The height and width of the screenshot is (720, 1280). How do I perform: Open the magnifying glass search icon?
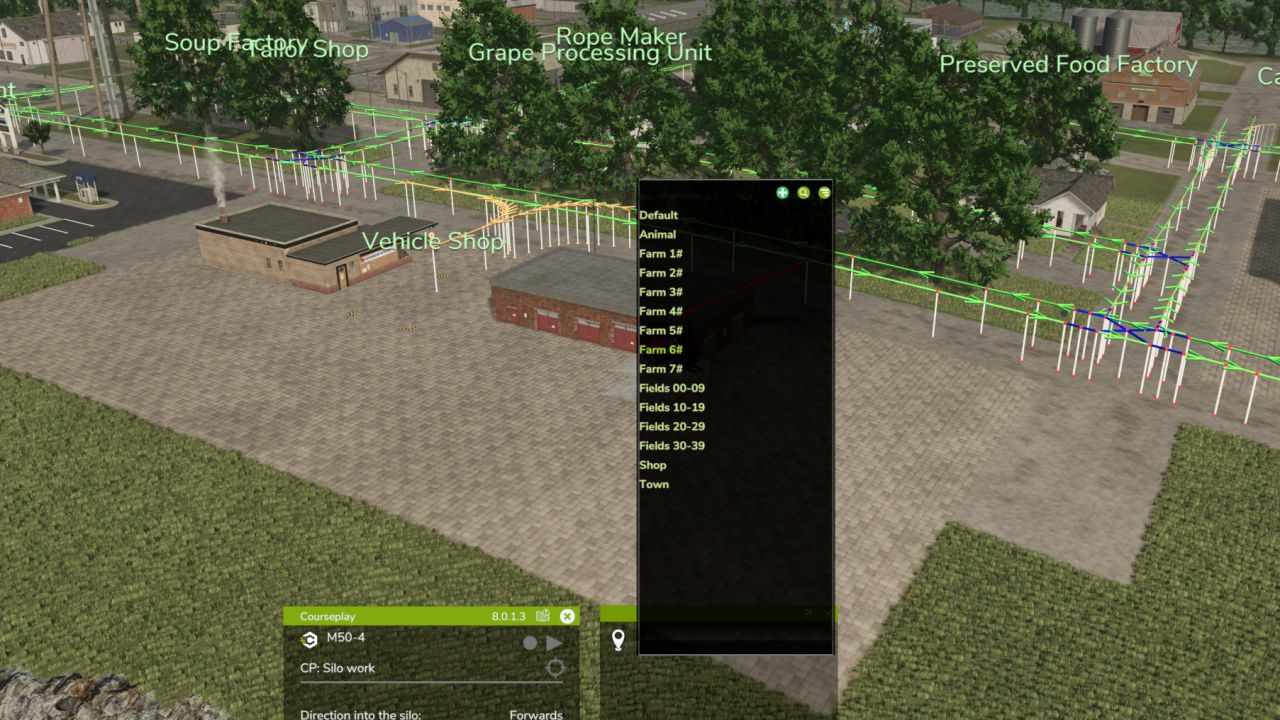coord(803,193)
